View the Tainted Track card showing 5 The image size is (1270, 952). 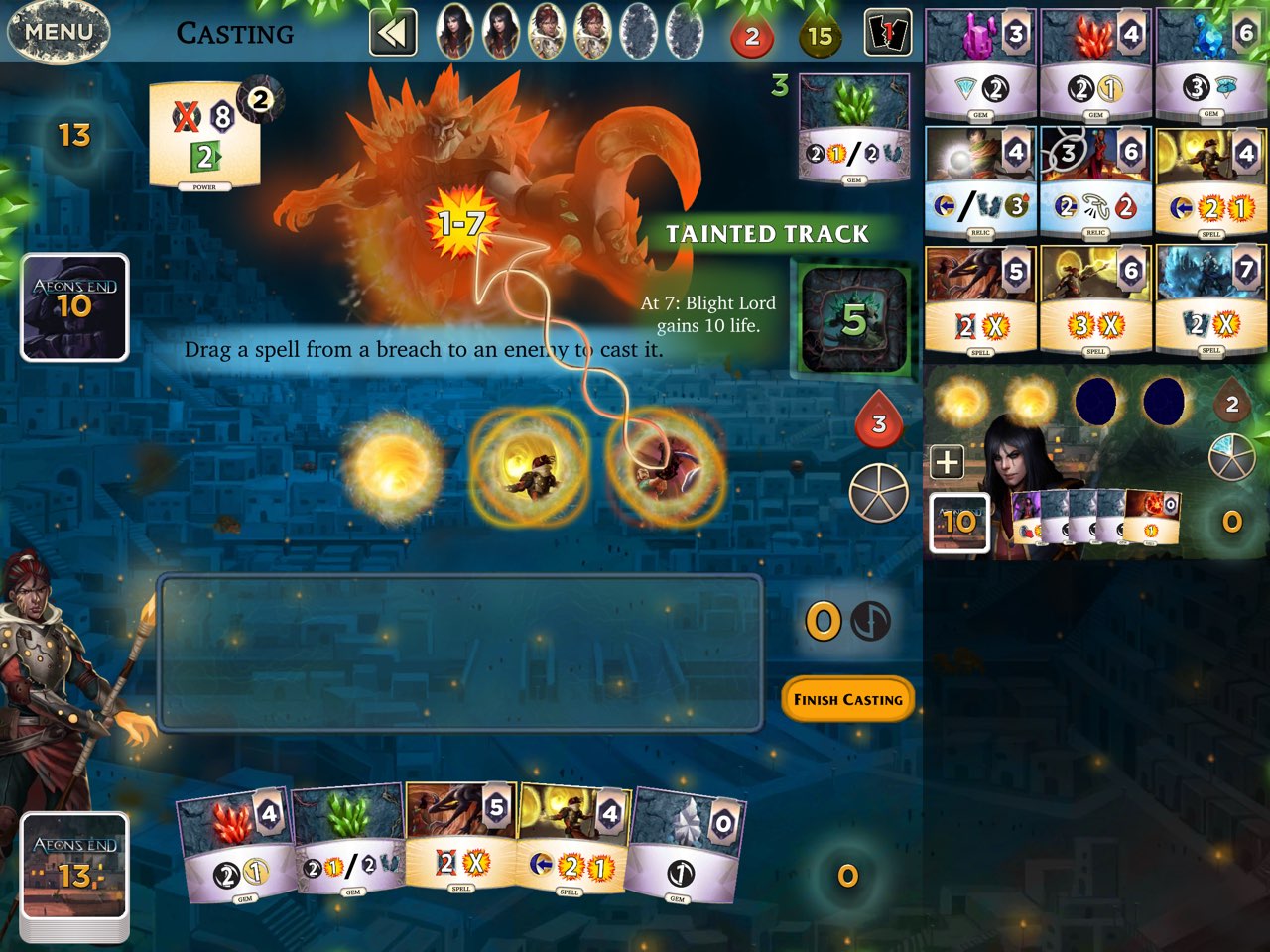853,319
